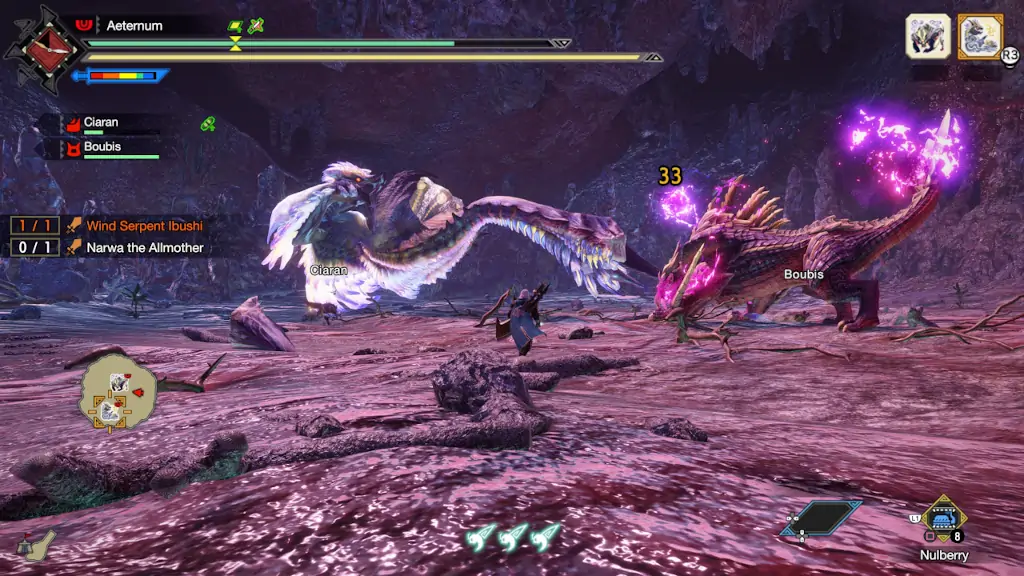Select the Wind Serpent Ibushi objective
Image resolution: width=1024 pixels, height=576 pixels.
[143, 226]
